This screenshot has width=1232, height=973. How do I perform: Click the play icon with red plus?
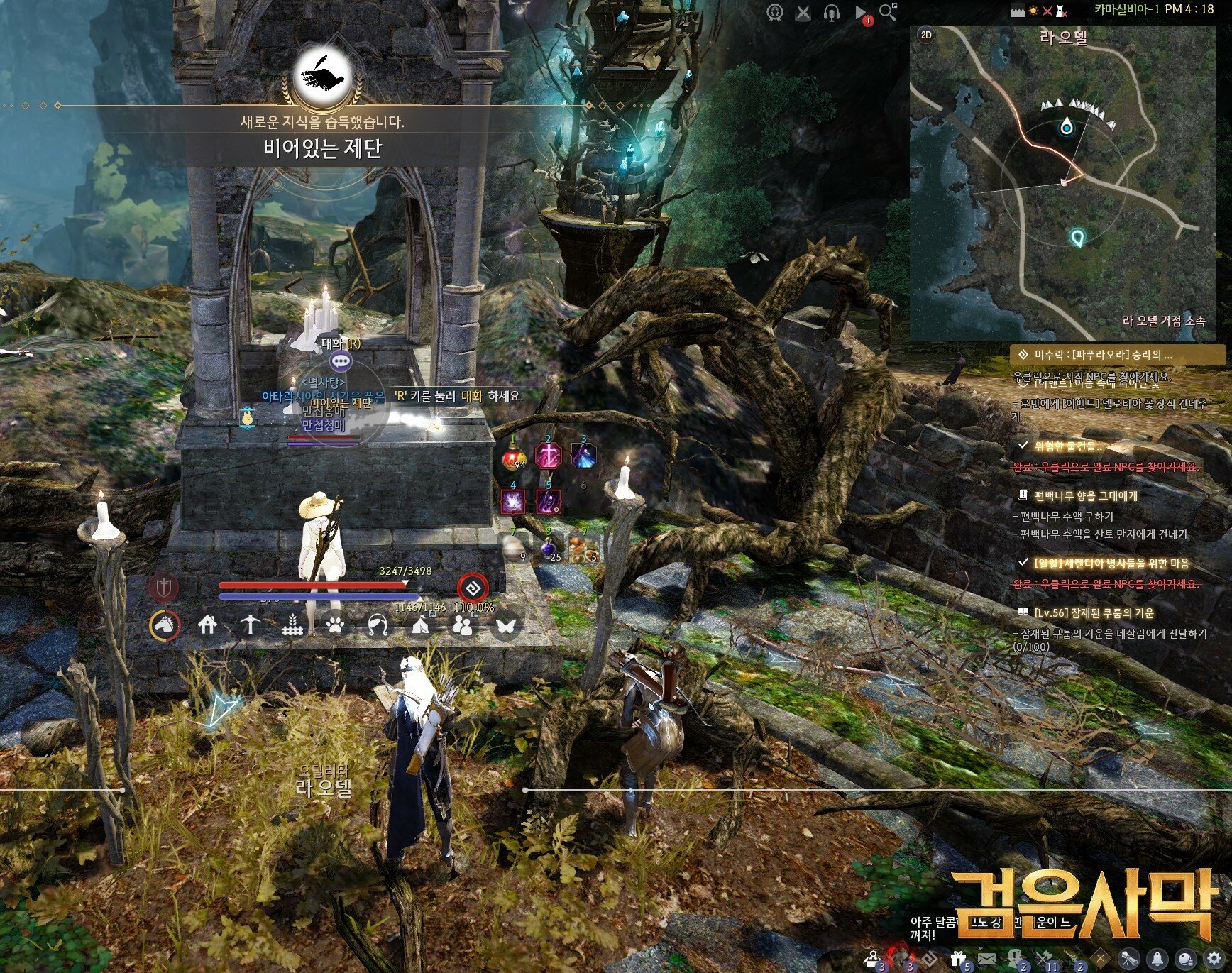[861, 13]
